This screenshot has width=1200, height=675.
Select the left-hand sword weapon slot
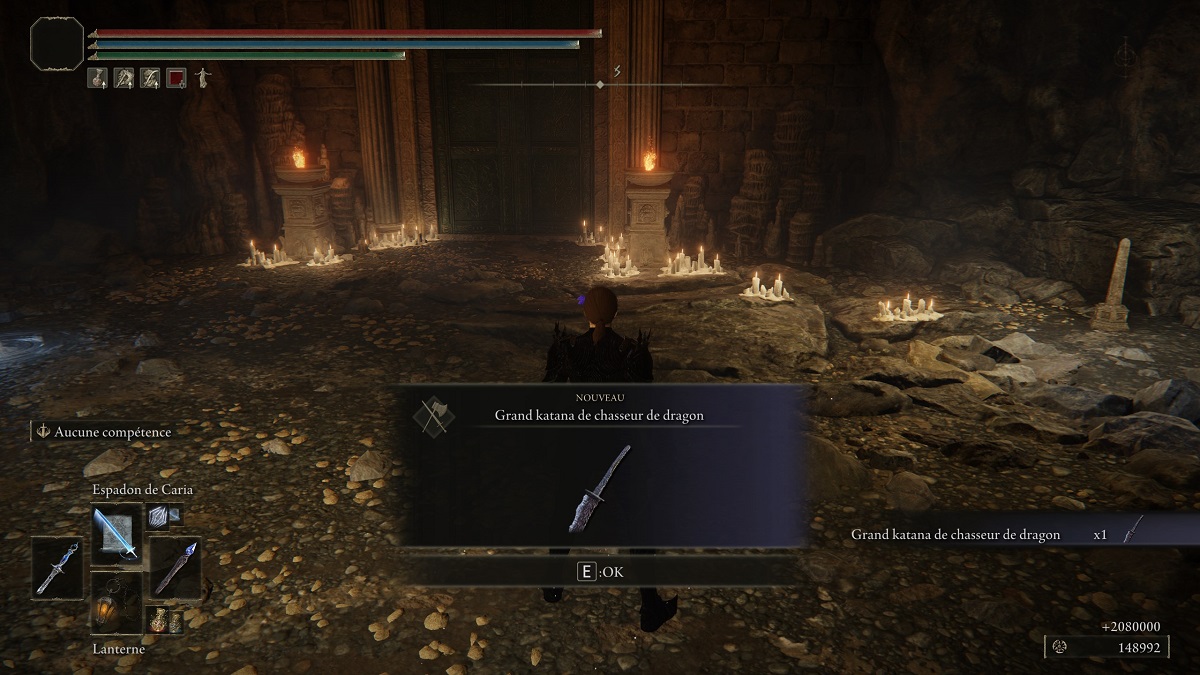57,567
